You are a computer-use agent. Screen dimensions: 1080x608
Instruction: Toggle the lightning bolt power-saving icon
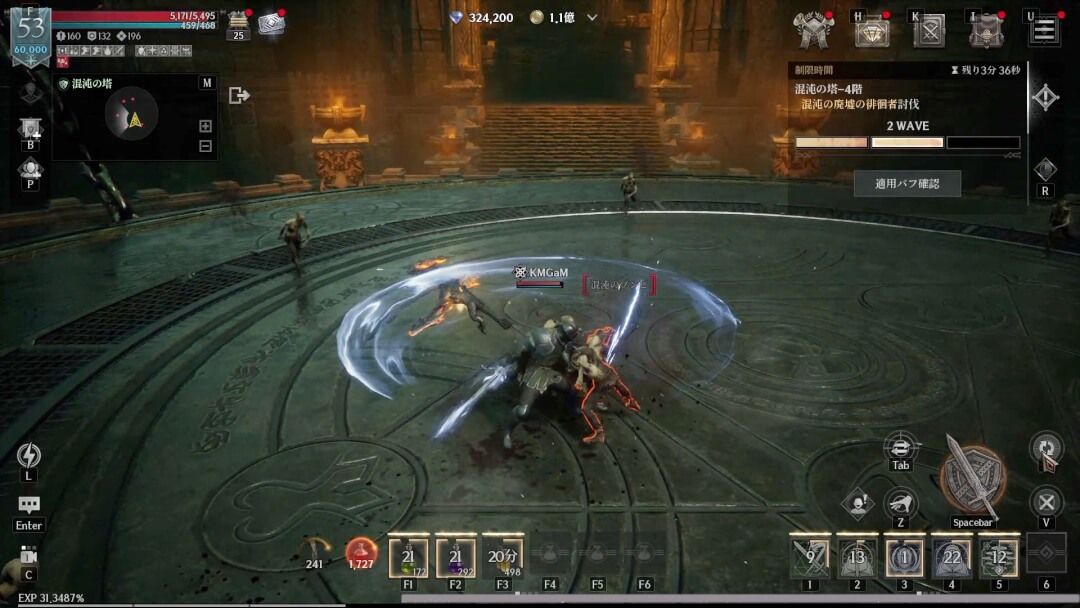[29, 455]
